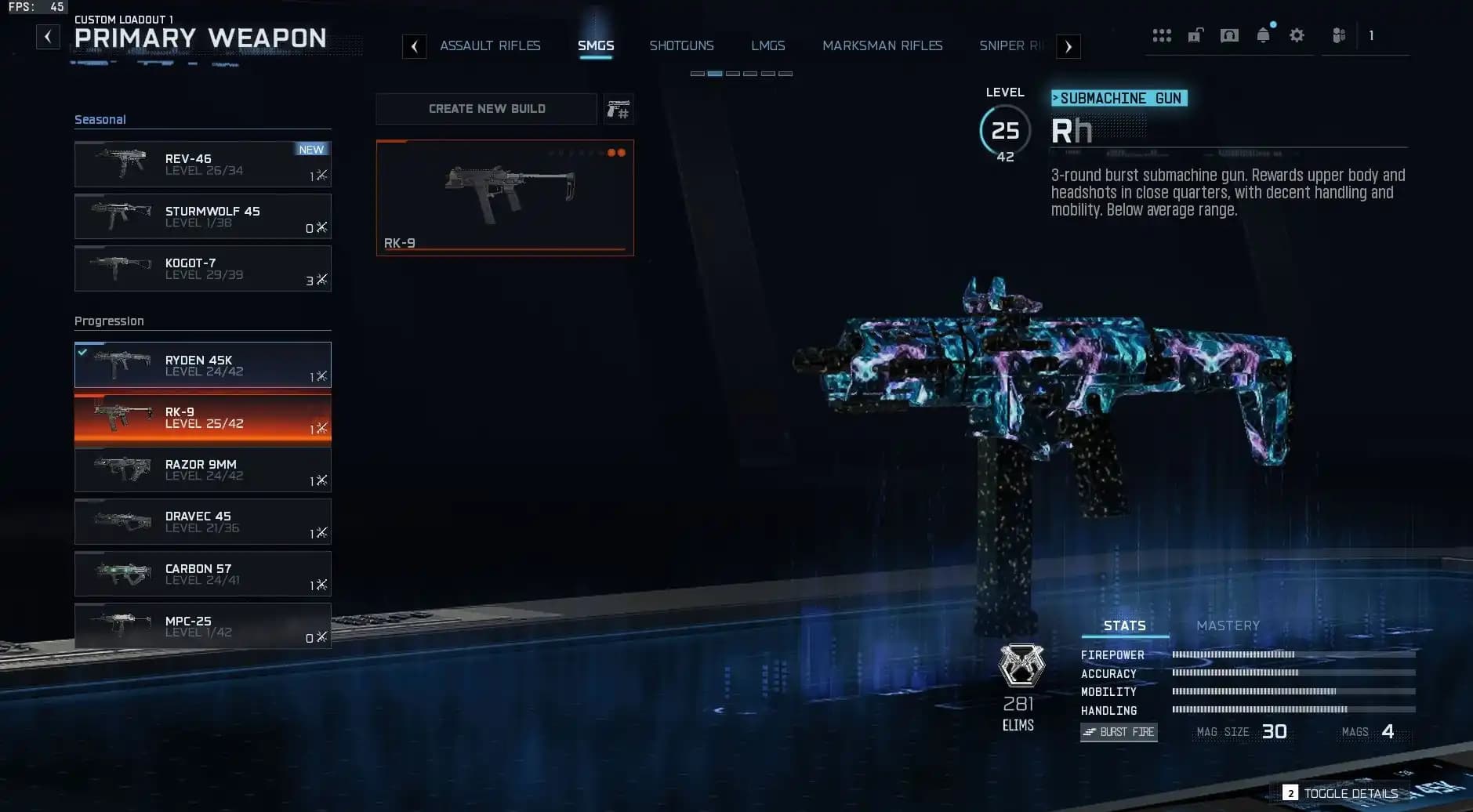
Task: Switch to the Shotguns tab
Action: click(681, 45)
